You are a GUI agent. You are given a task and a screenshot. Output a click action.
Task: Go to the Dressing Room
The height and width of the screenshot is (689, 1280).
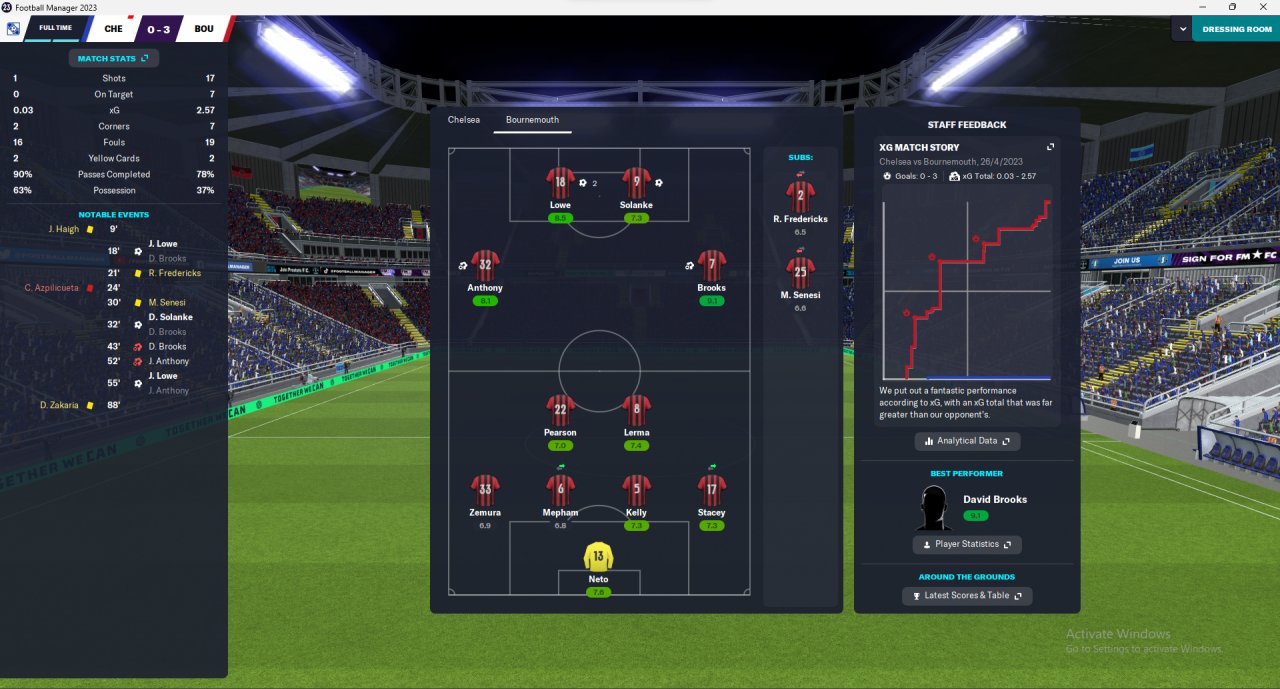coord(1237,29)
